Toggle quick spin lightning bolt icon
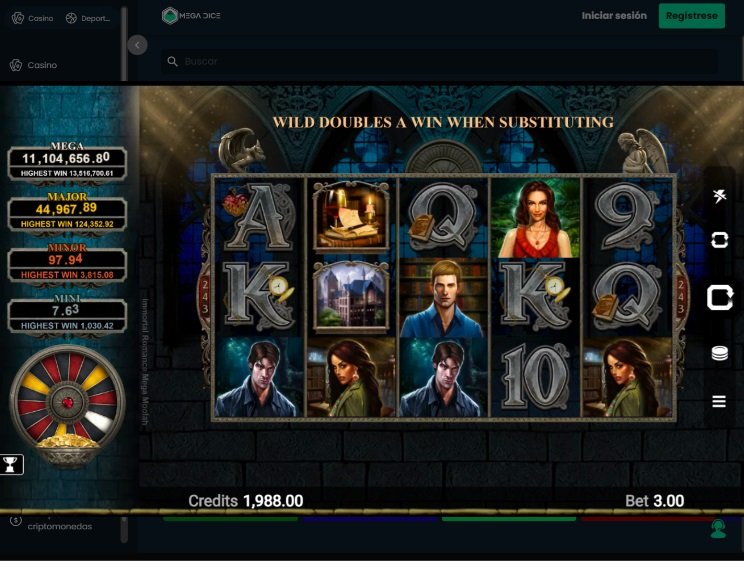This screenshot has height=567, width=744. pyautogui.click(x=719, y=197)
